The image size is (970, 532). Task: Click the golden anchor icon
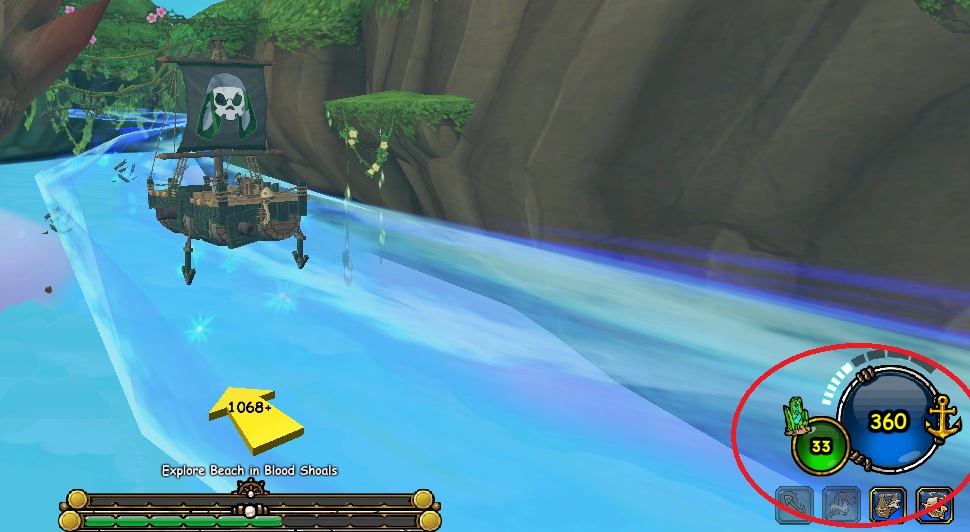[941, 417]
